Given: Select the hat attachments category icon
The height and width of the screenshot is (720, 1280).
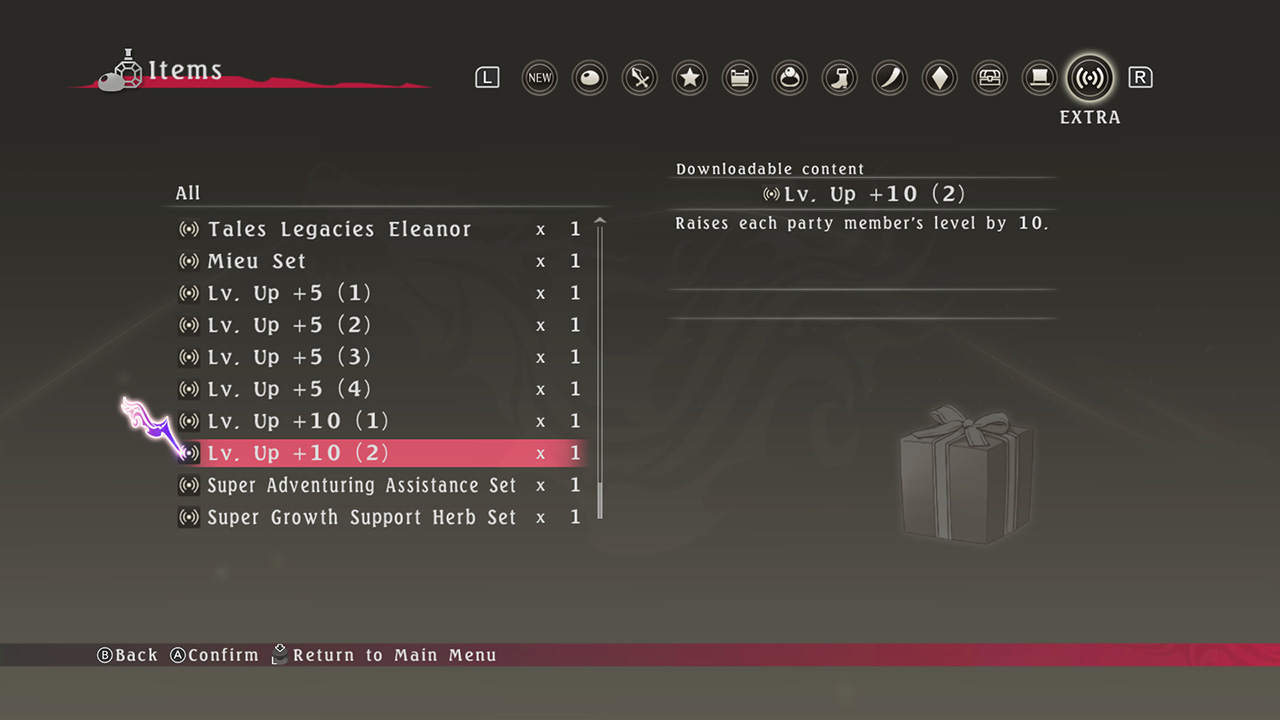Looking at the screenshot, I should tap(1039, 78).
